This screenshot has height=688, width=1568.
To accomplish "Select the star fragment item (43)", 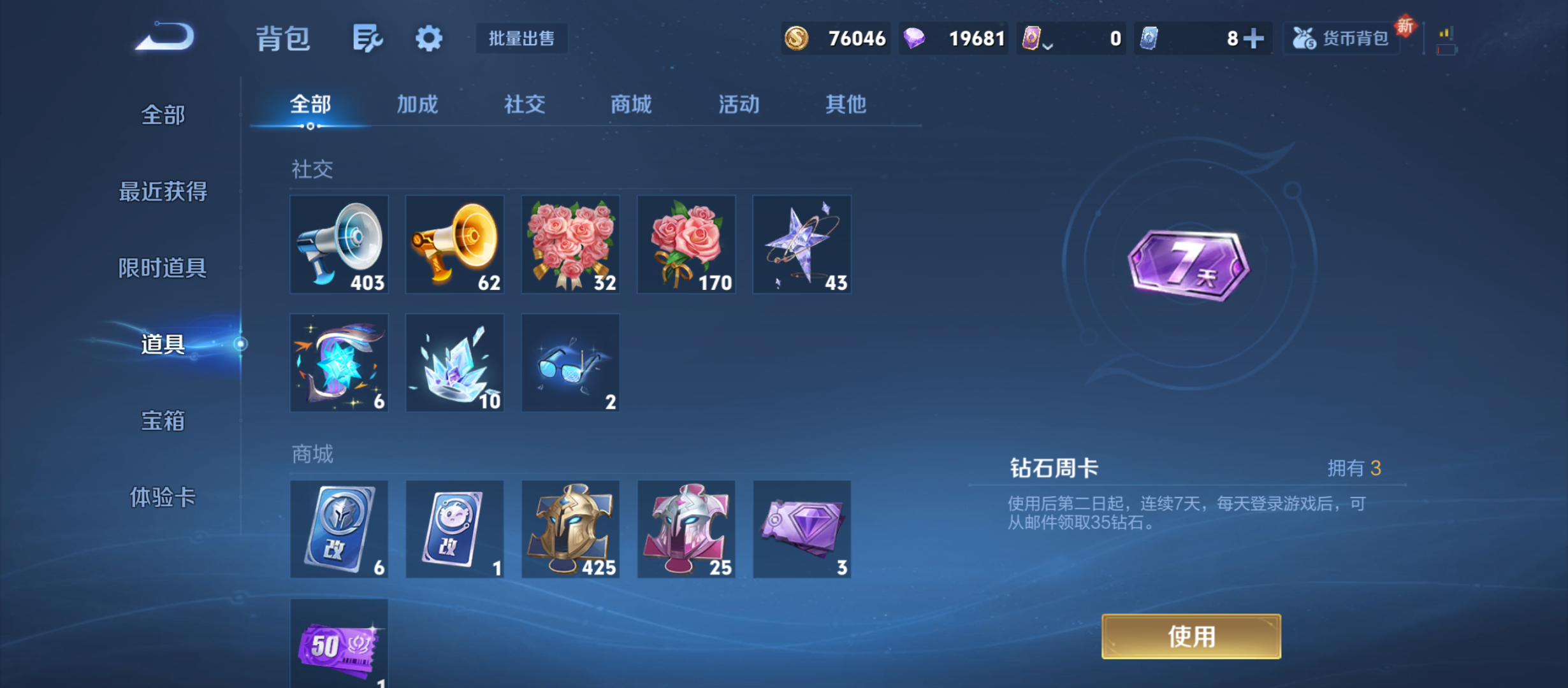I will click(801, 245).
